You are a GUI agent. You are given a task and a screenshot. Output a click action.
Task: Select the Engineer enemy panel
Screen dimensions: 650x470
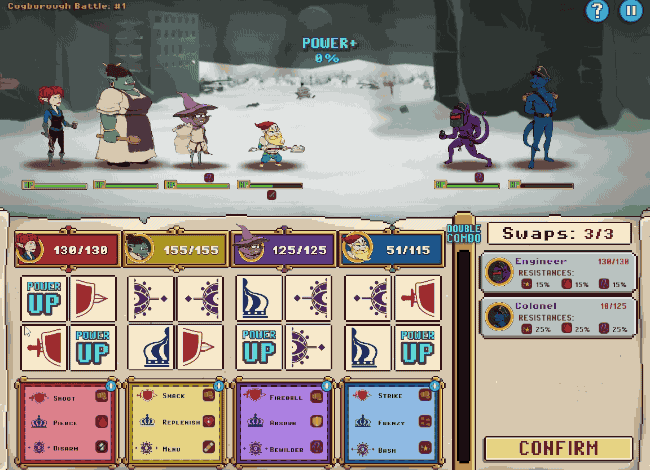point(557,272)
